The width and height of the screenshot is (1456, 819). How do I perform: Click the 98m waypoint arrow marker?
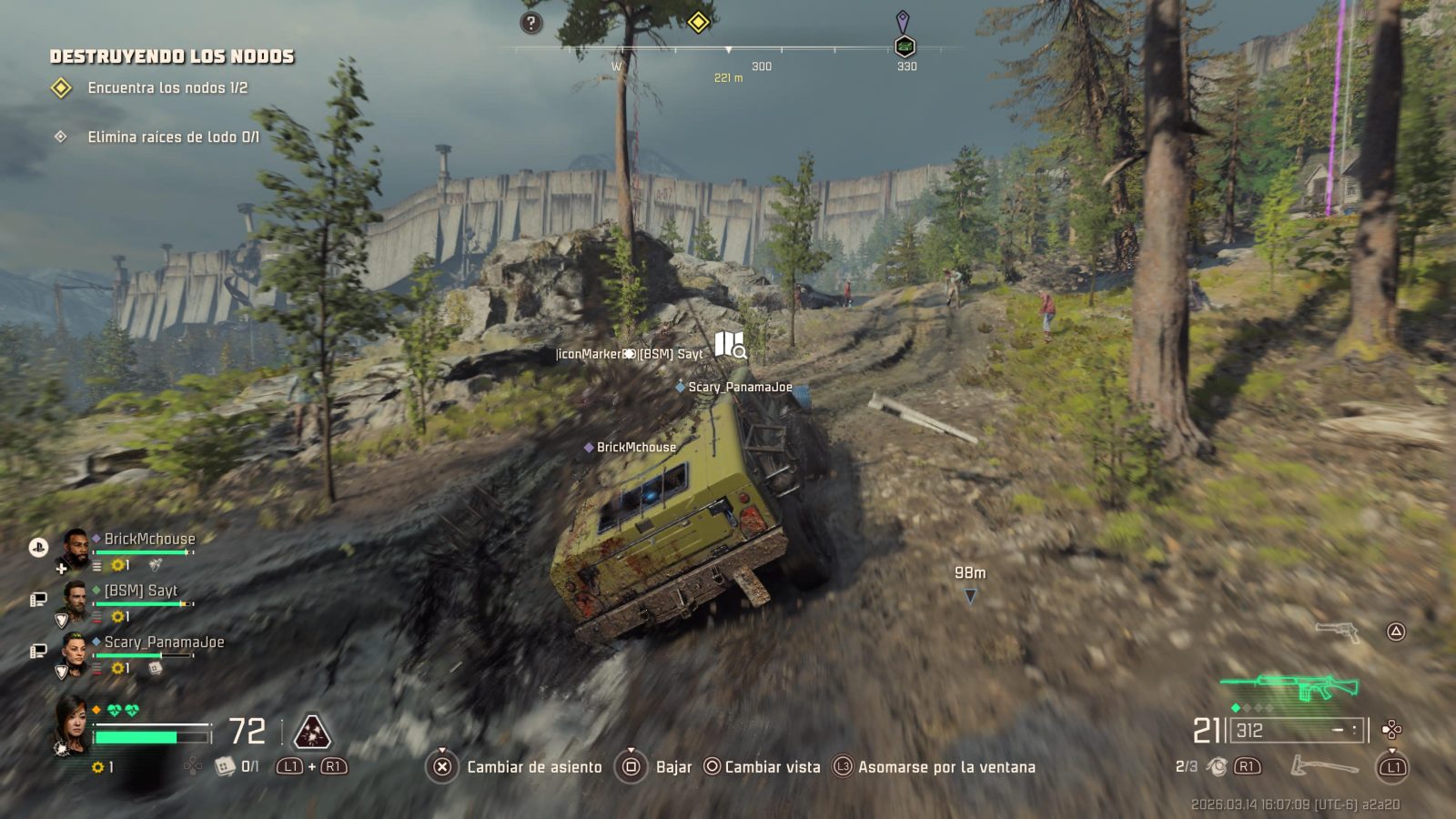click(970, 596)
